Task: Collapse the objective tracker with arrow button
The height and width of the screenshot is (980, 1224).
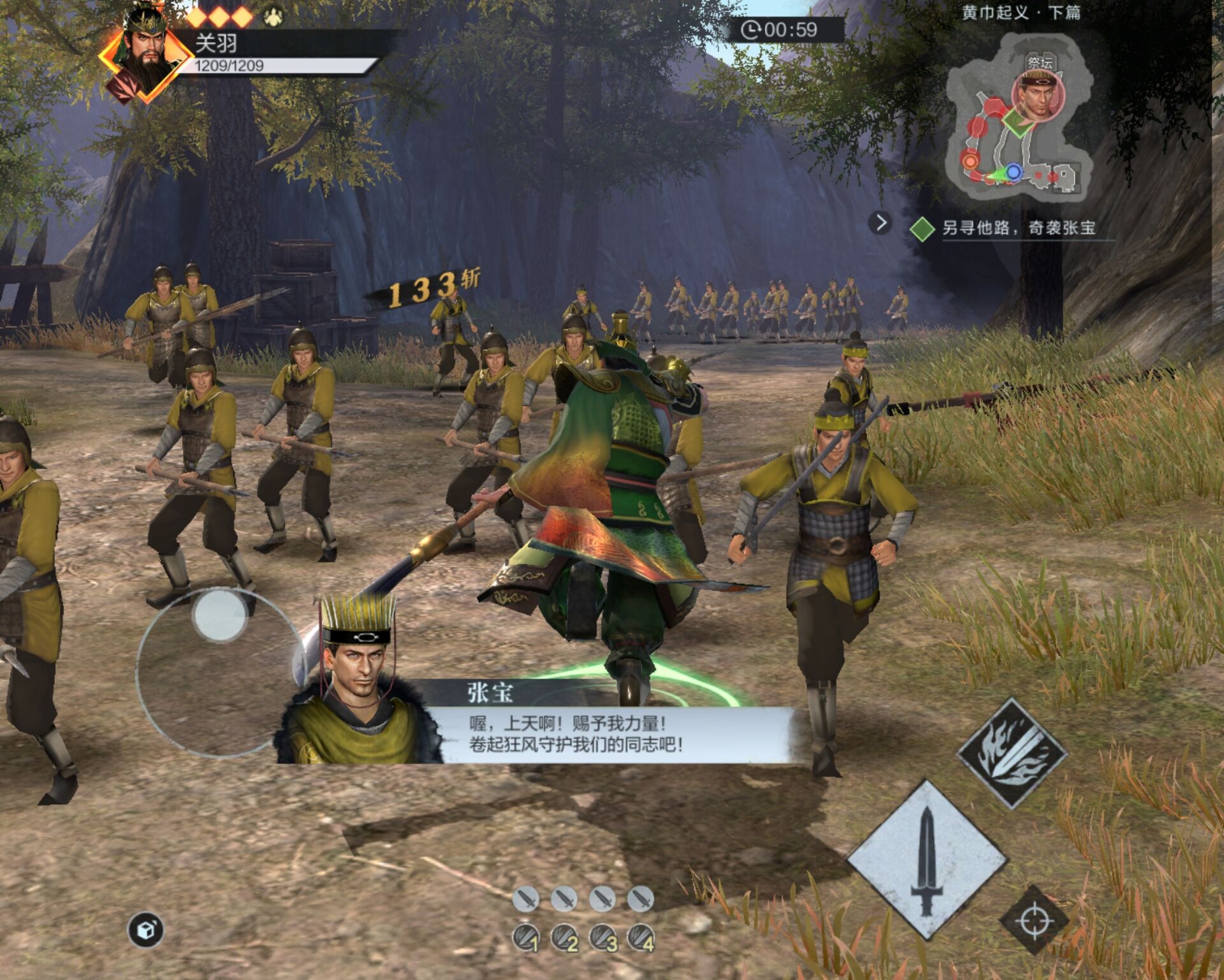Action: point(880,223)
